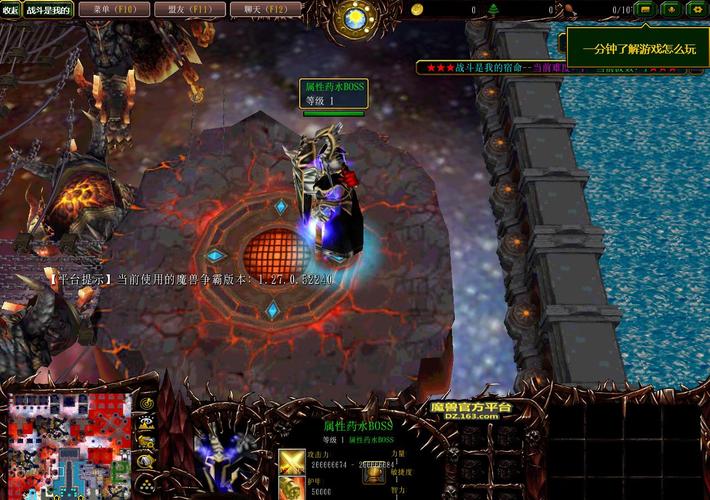Open the 一分钟了解游戏怎么玩 guide

point(638,48)
